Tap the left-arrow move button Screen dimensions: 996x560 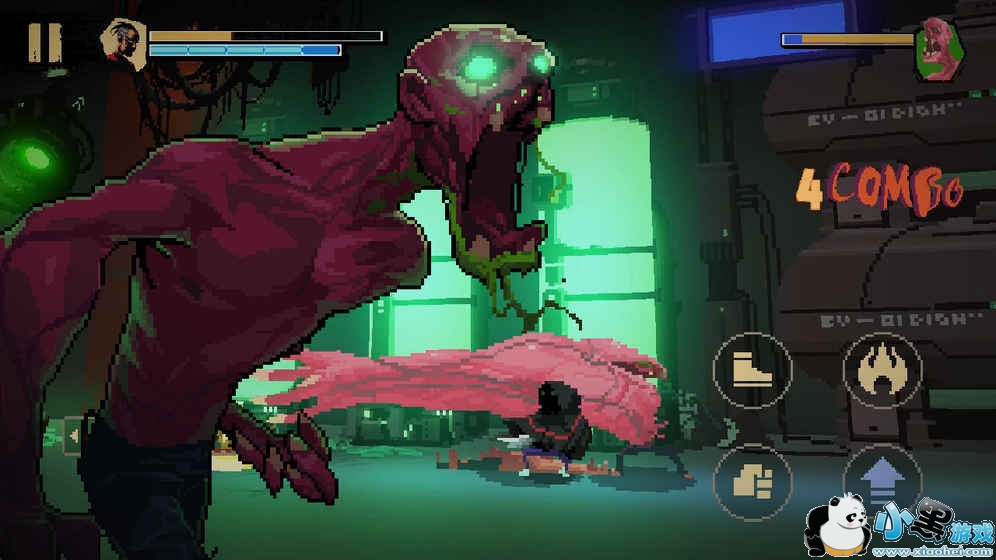72,435
